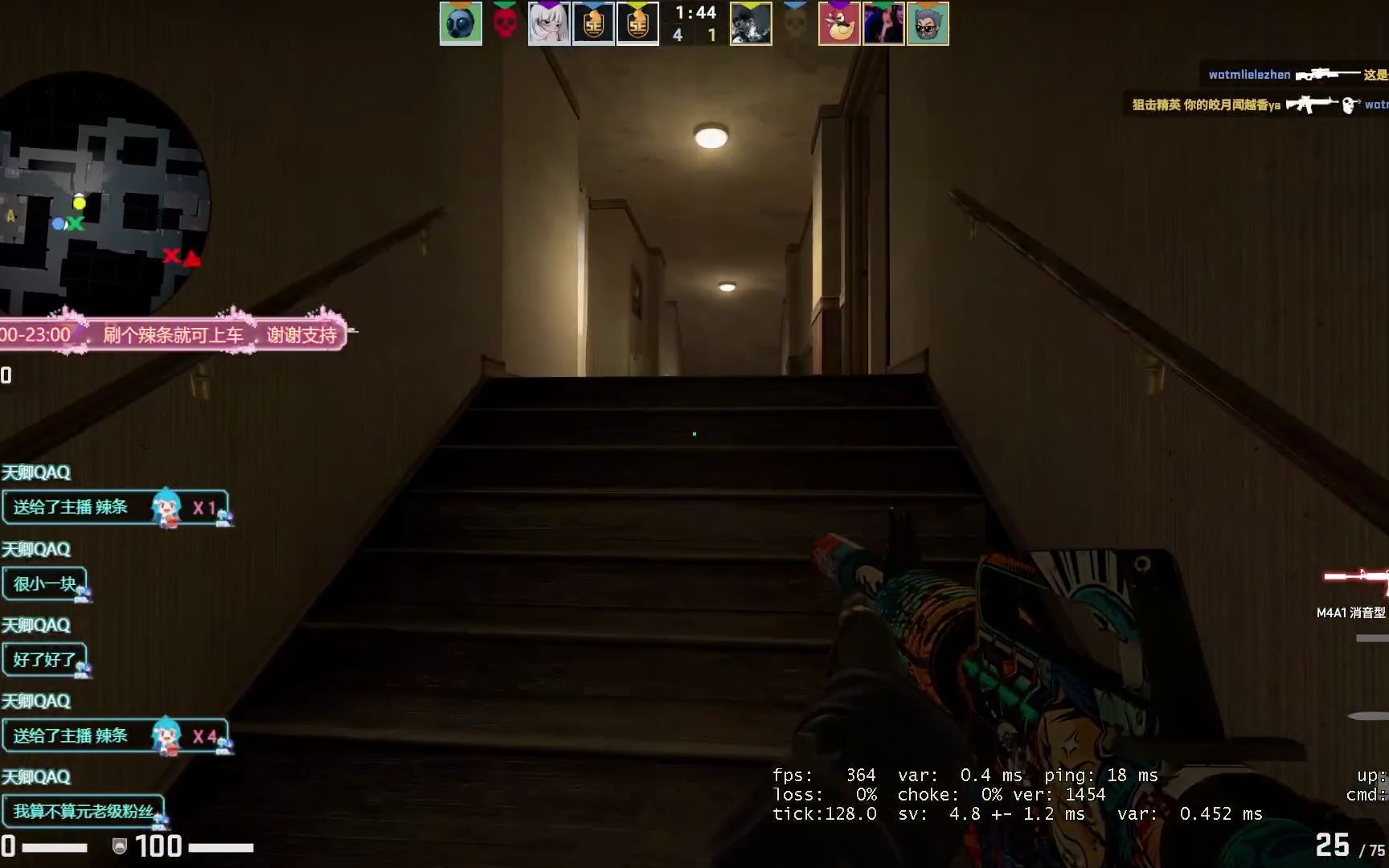1389x868 pixels.
Task: Click the red skull death icon beside first CT avatar
Action: 506,23
